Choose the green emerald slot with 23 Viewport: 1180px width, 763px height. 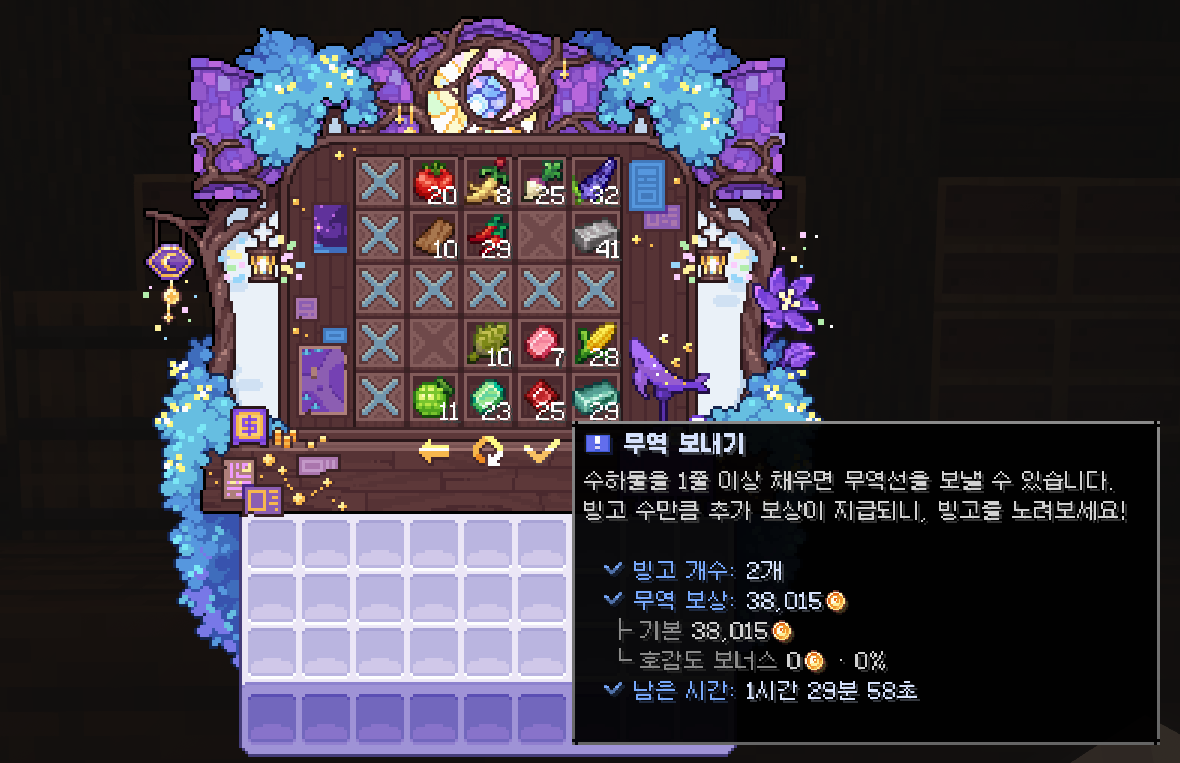488,397
